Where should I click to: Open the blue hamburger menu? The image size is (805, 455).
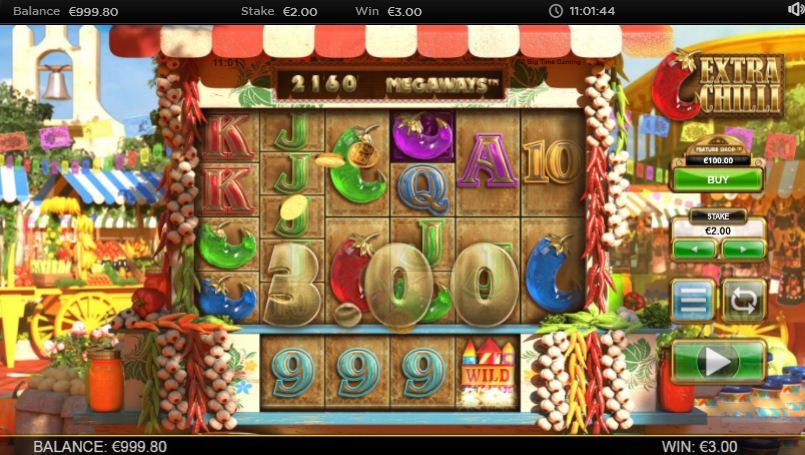[693, 300]
